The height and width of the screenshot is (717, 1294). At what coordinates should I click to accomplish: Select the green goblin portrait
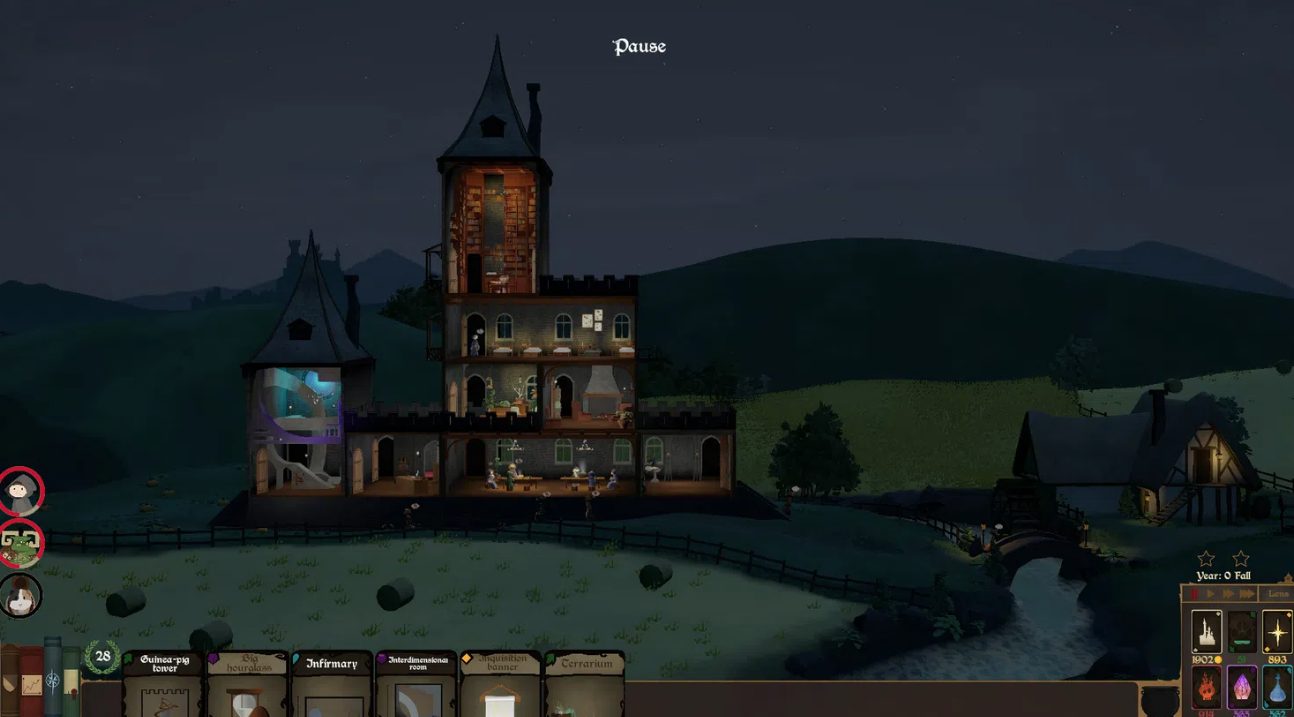point(21,543)
